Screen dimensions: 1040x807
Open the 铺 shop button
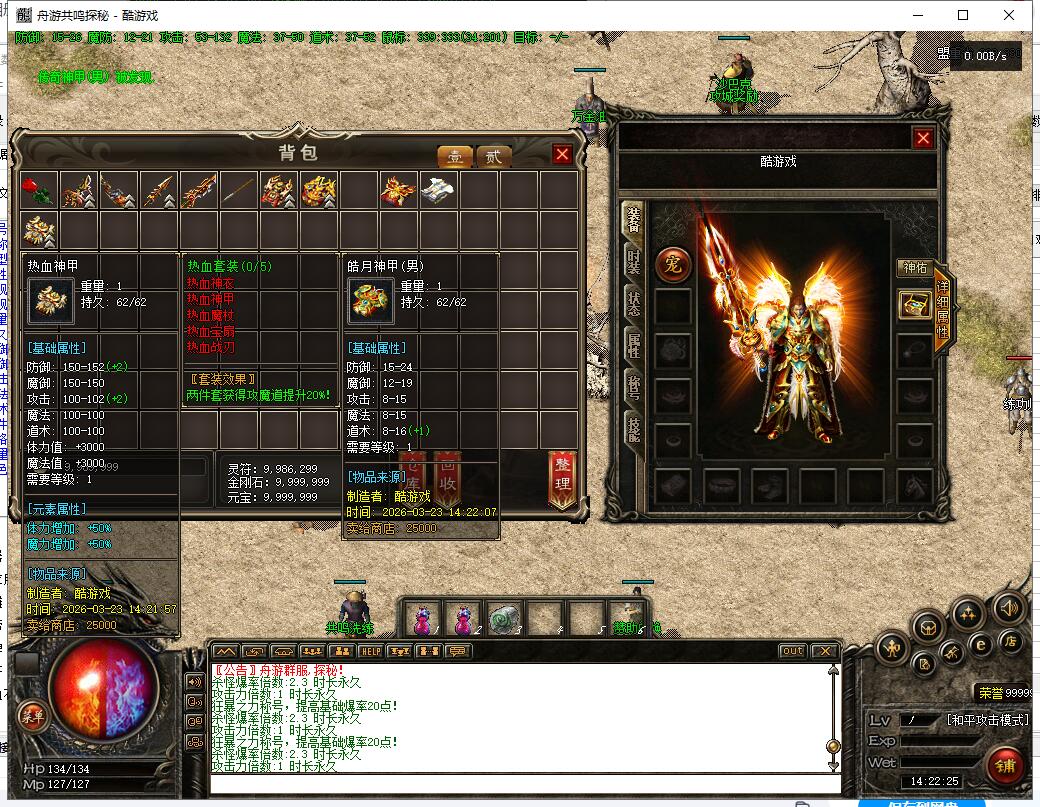(x=1004, y=765)
